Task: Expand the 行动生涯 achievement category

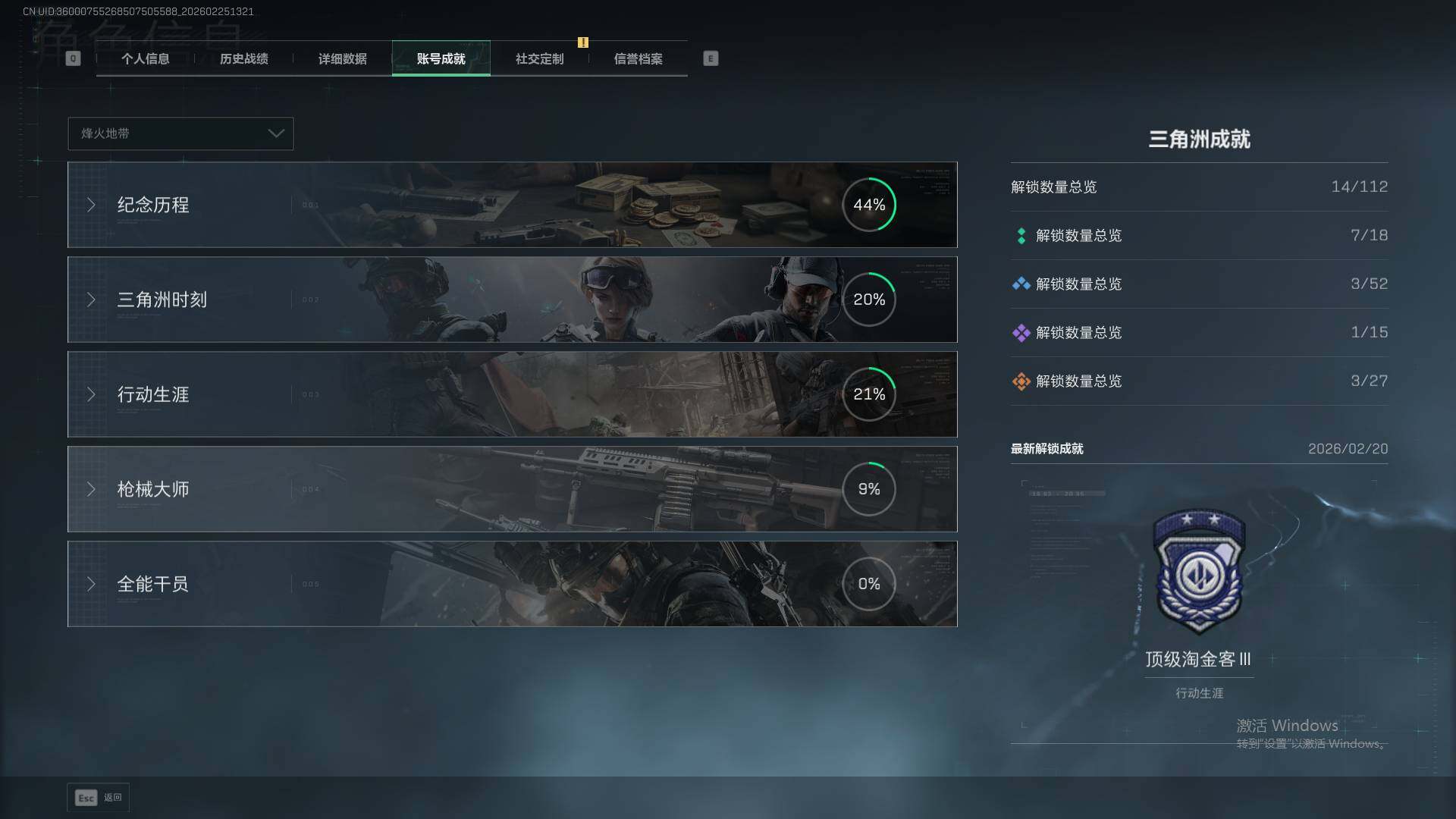Action: point(512,394)
